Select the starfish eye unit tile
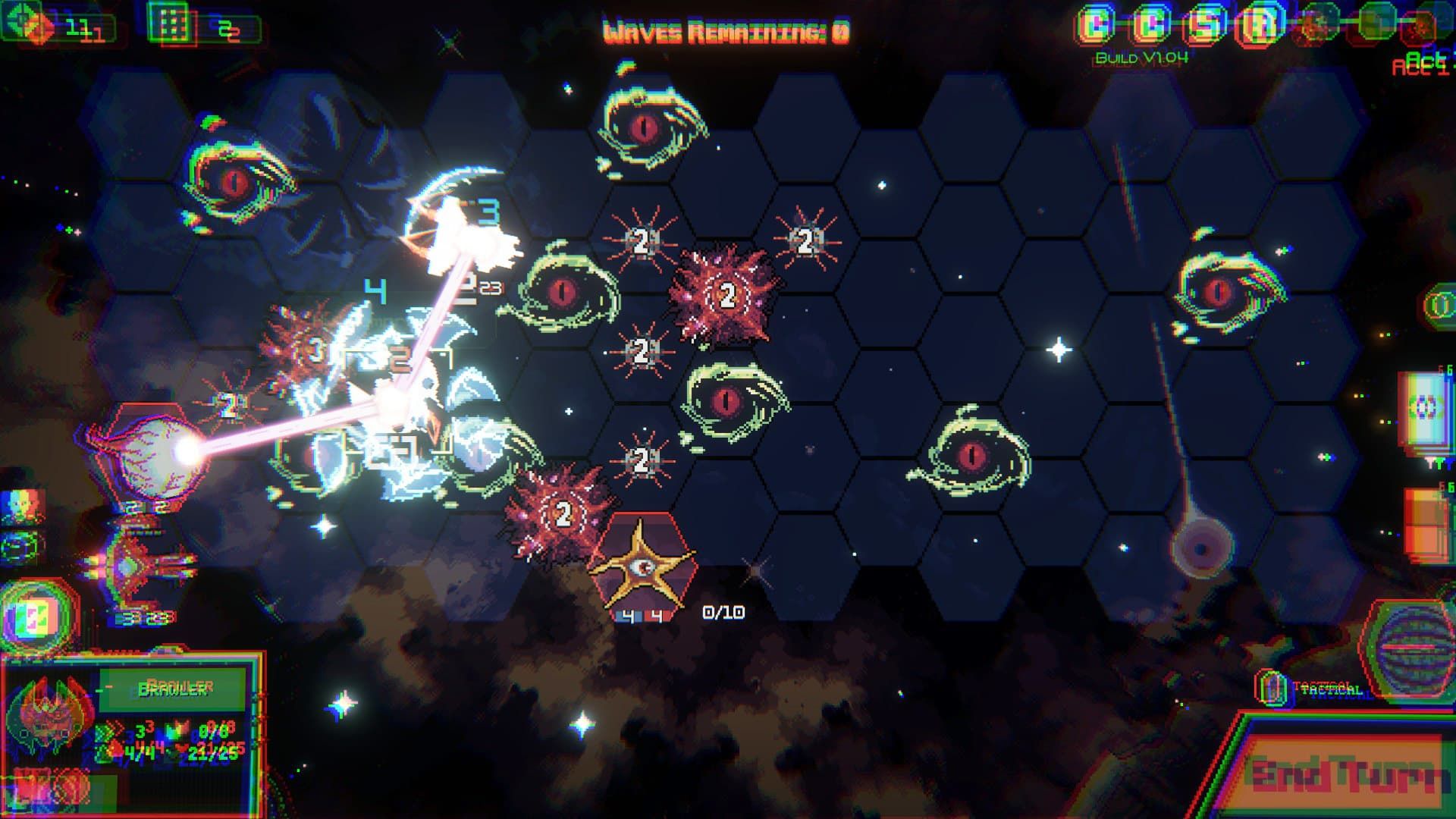This screenshot has height=819, width=1456. [x=643, y=565]
